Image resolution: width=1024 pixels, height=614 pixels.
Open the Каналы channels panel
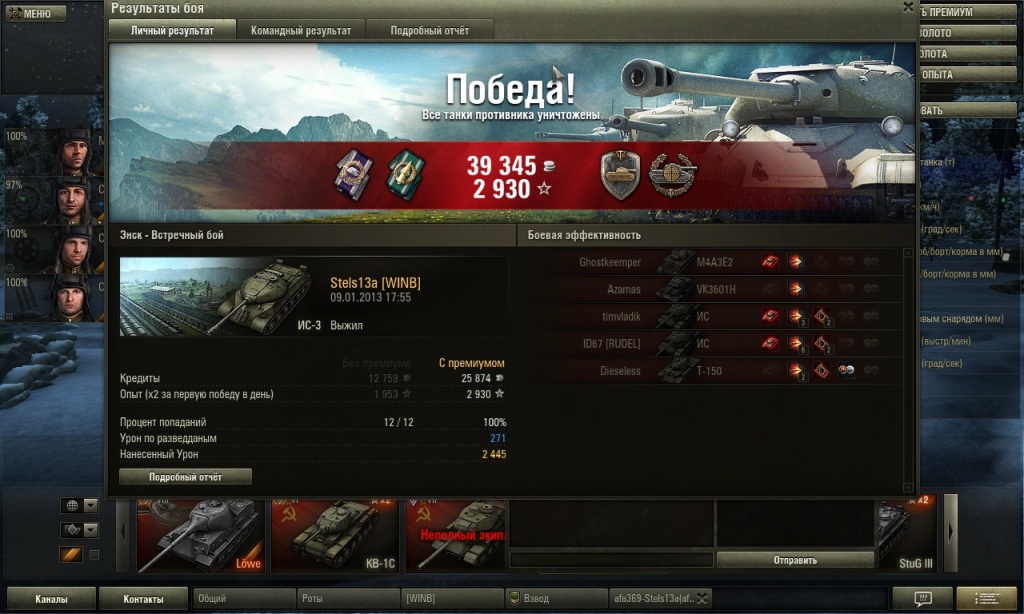[x=50, y=599]
